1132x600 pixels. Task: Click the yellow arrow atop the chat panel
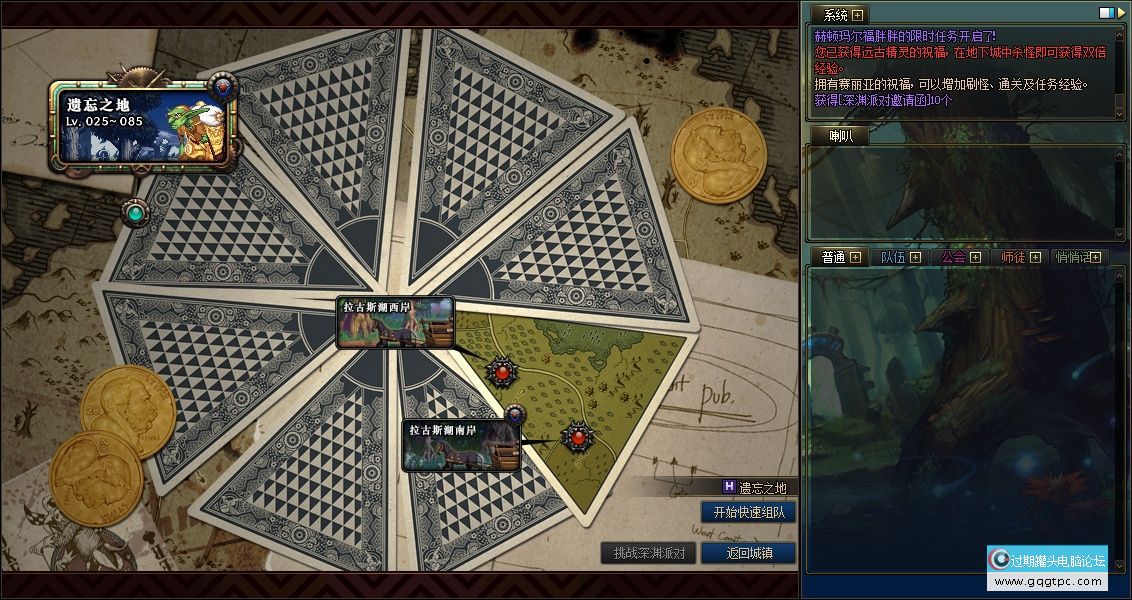1119,14
